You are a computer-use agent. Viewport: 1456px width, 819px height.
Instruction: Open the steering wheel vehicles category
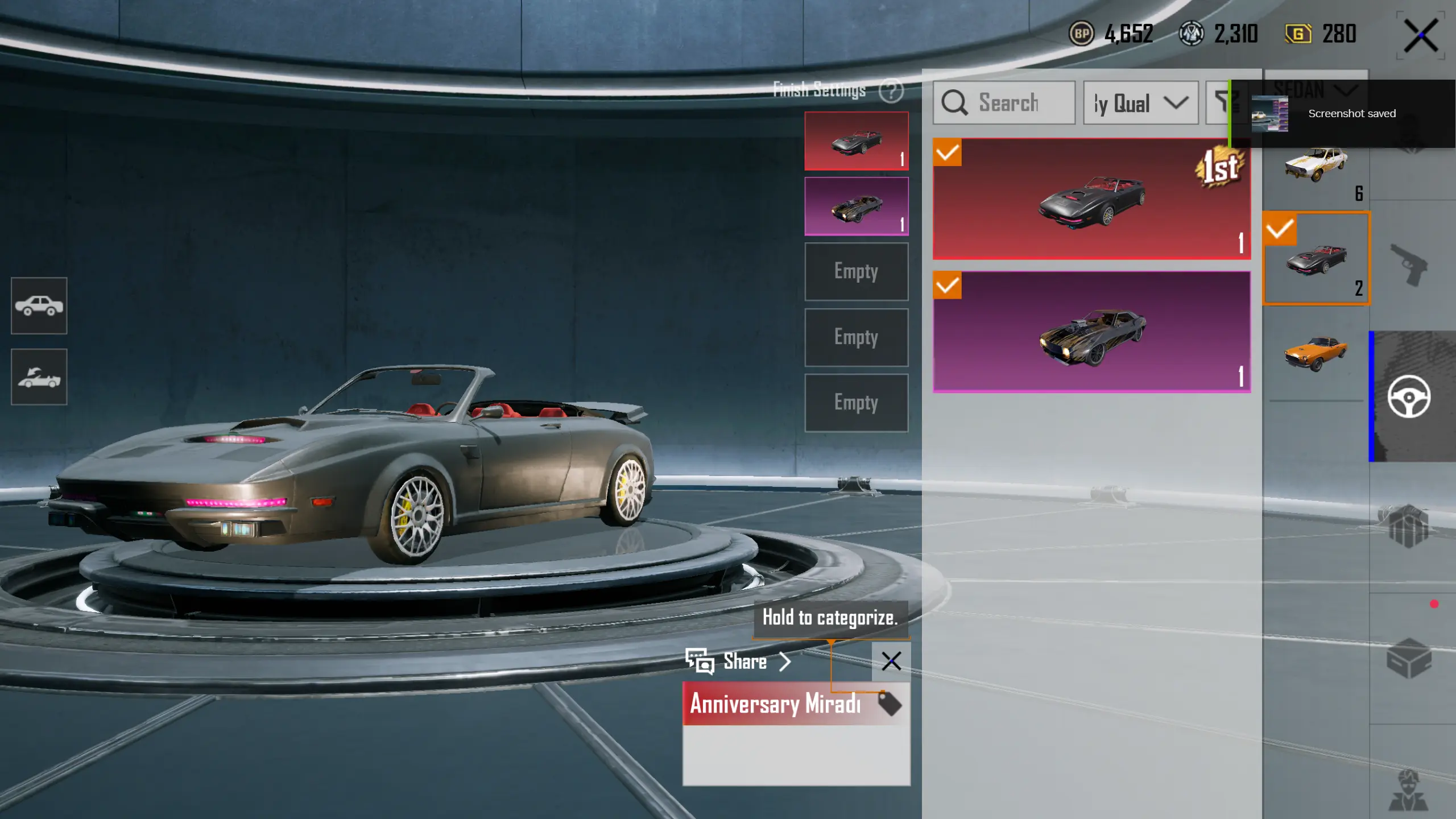point(1409,396)
